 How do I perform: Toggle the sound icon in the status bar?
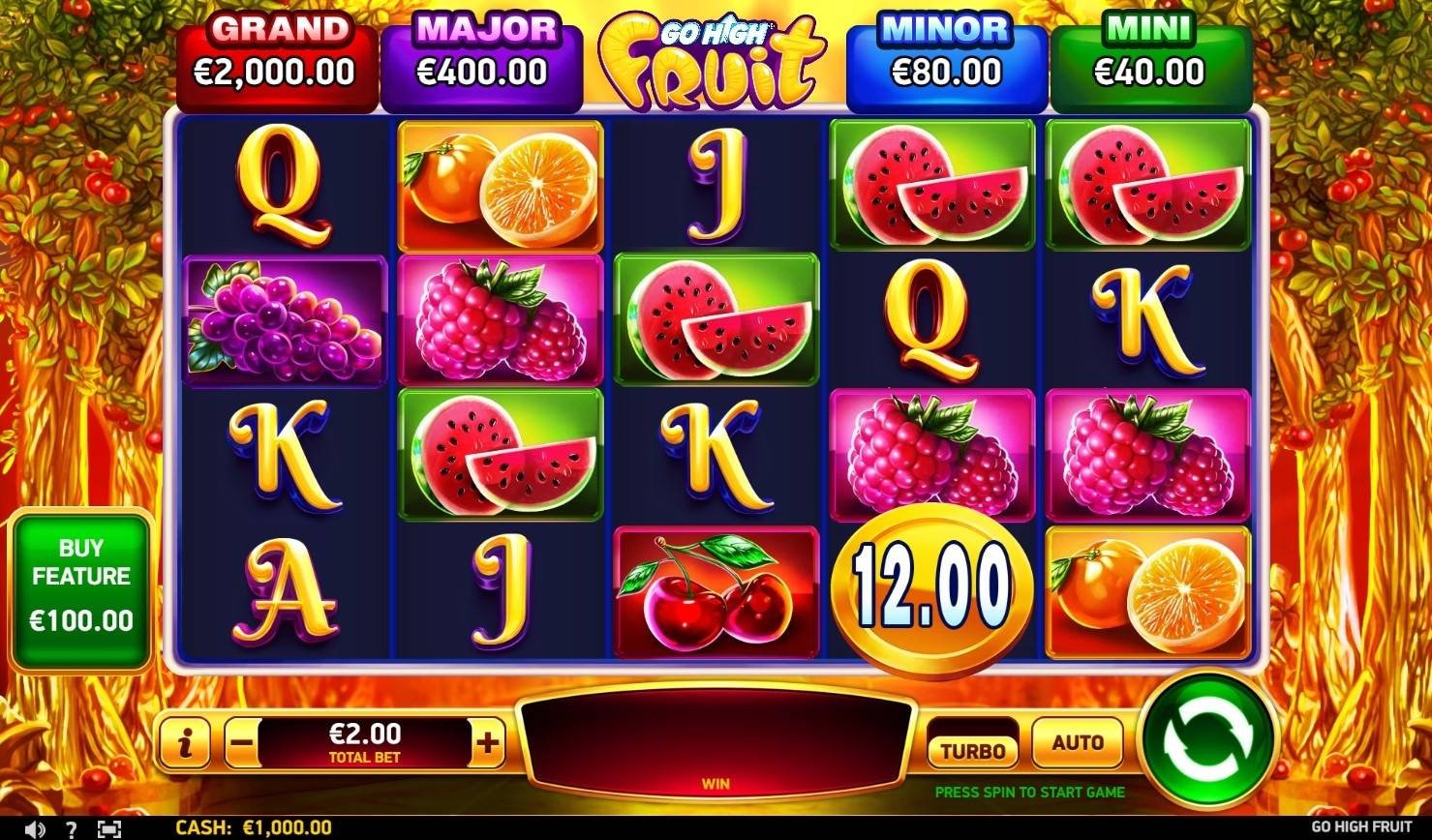[x=37, y=827]
